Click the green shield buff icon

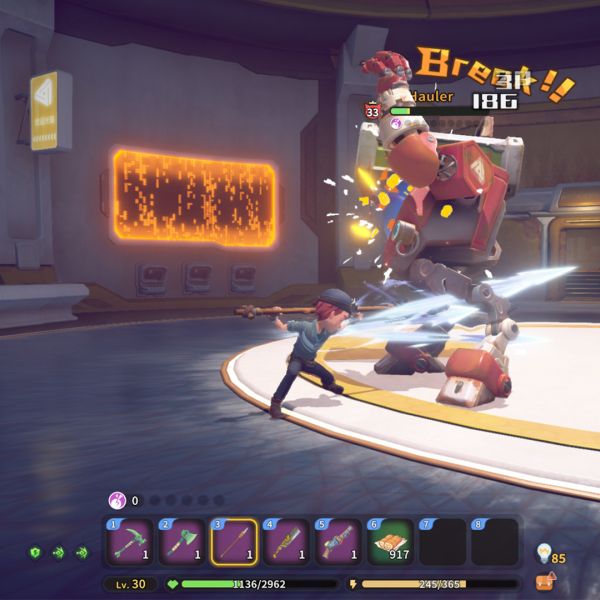tap(36, 552)
